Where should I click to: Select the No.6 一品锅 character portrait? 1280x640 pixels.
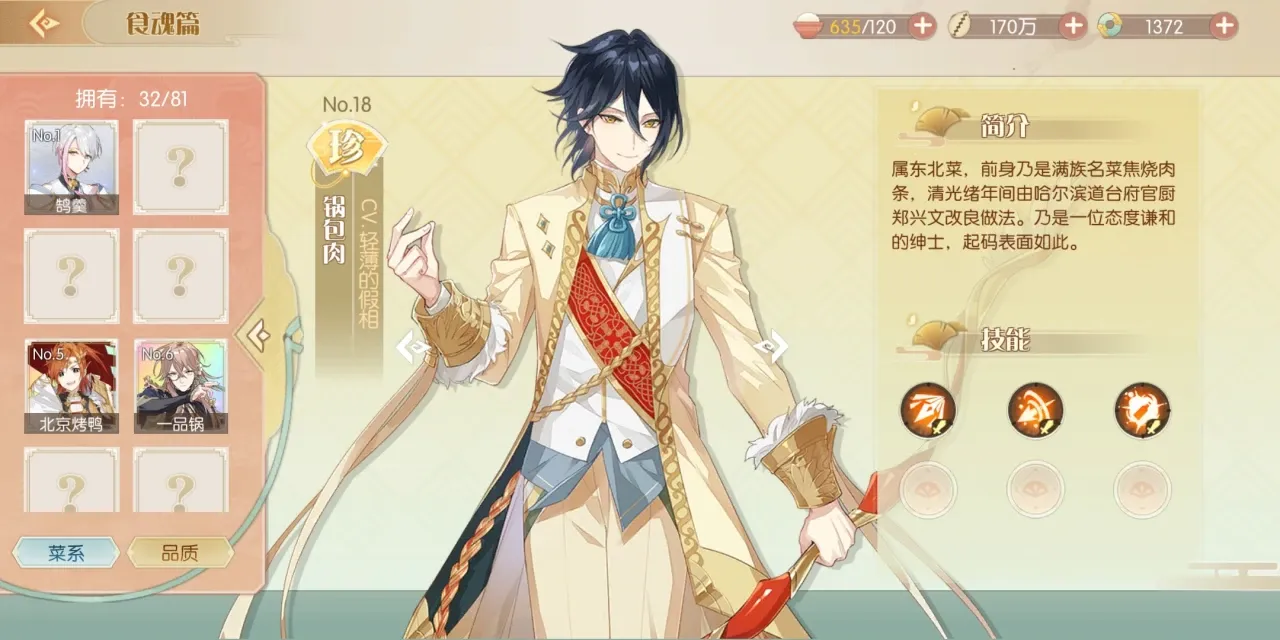point(181,386)
